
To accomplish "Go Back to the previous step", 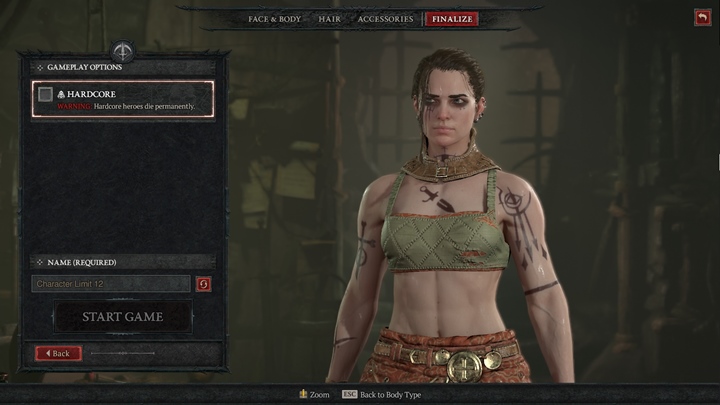I will 58,353.
